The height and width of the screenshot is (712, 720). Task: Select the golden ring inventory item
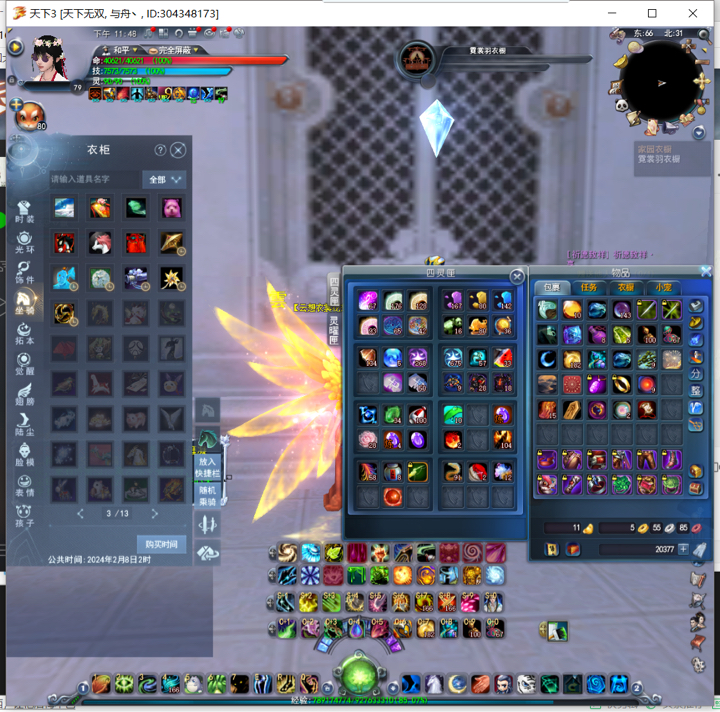[621, 383]
